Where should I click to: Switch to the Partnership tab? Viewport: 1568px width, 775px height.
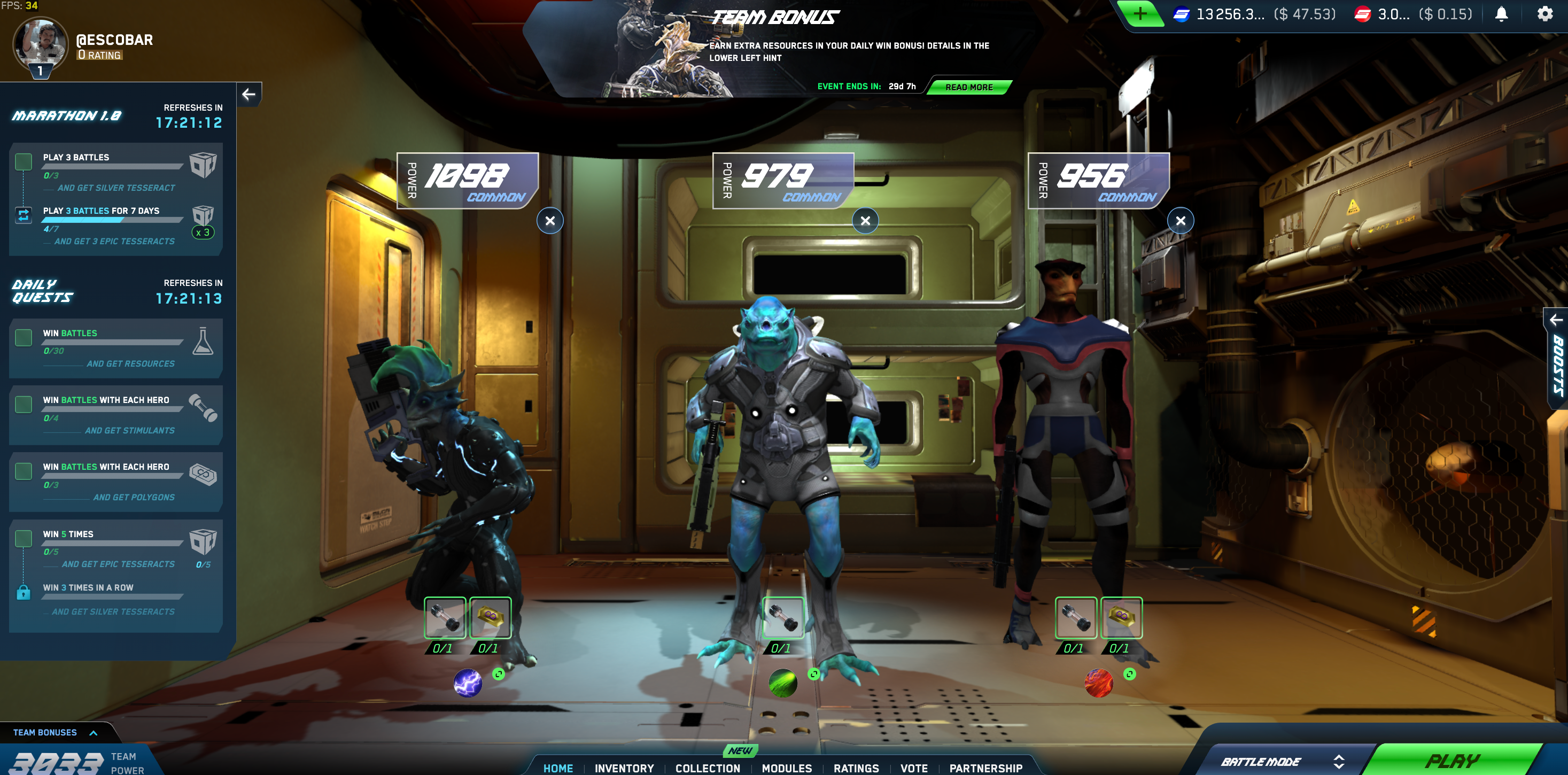point(985,768)
